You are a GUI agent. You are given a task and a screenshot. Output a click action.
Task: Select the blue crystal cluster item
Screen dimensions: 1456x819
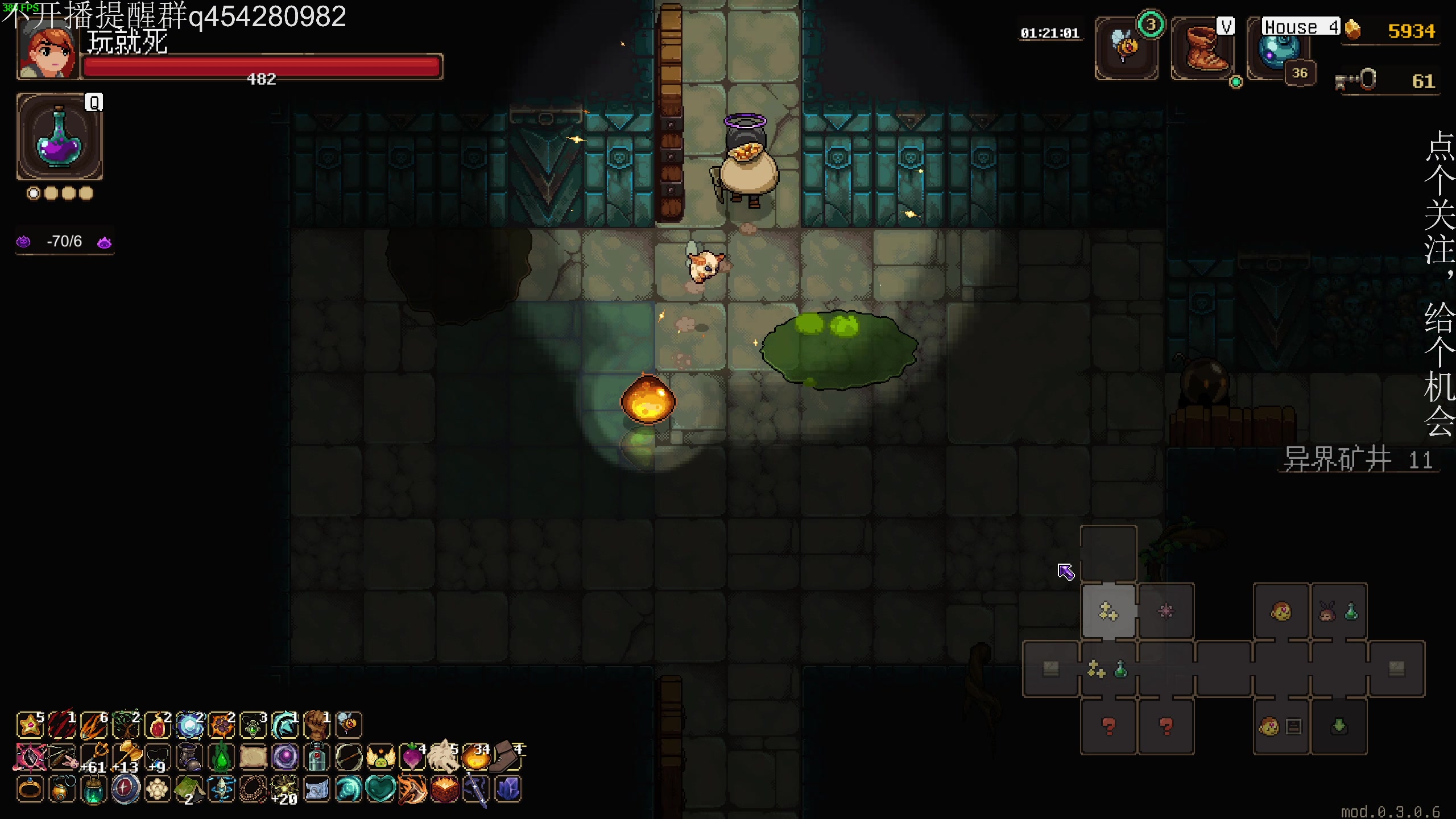tap(507, 789)
